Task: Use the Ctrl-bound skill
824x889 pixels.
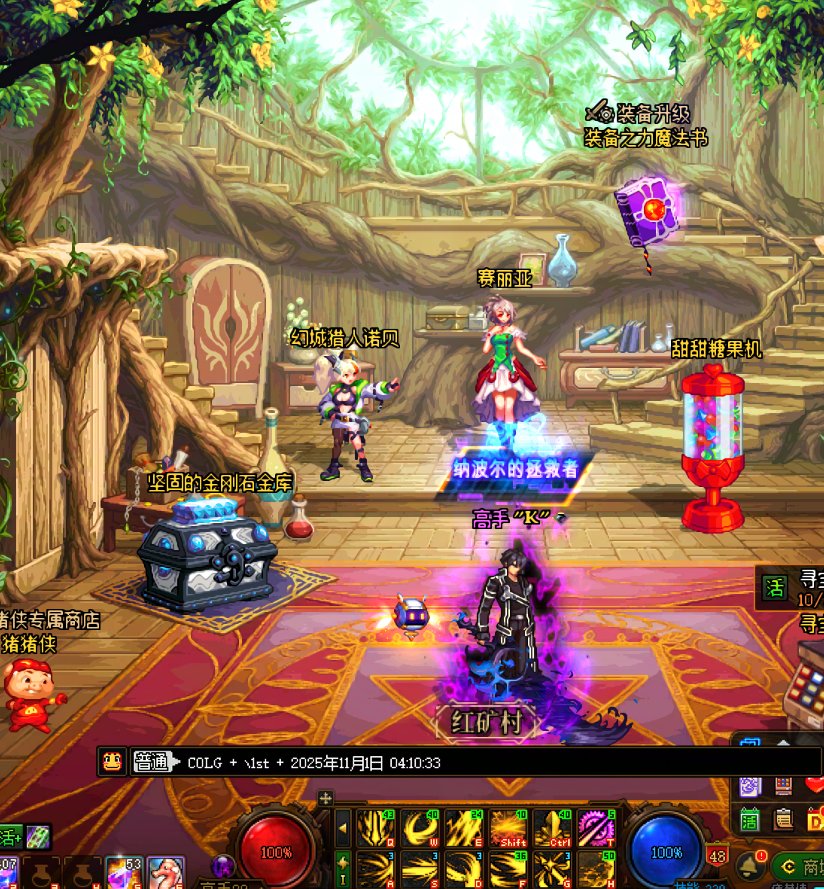Action: pos(553,827)
